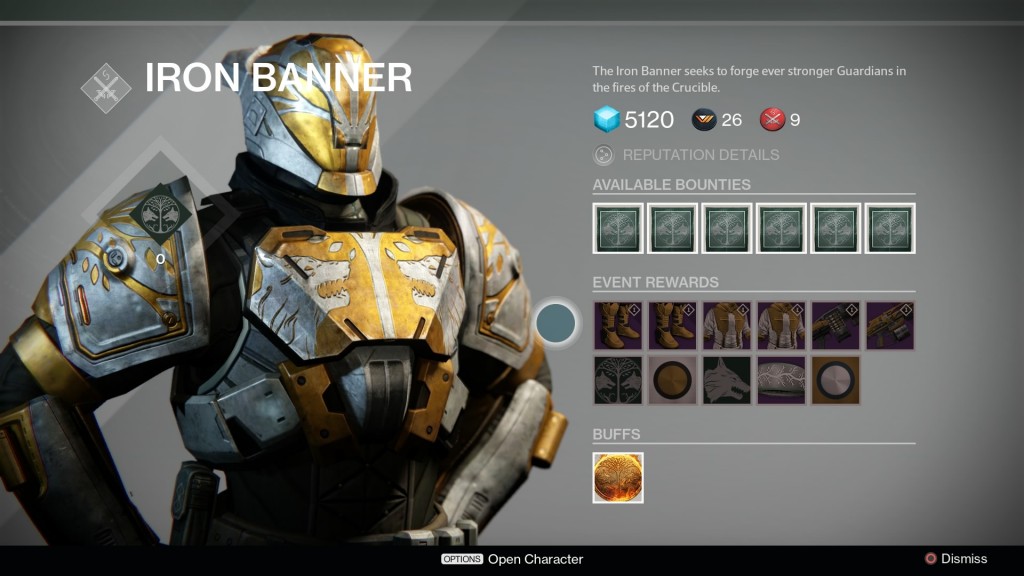This screenshot has height=576, width=1024.
Task: Select the snarling wolf head emblem
Action: coord(727,380)
